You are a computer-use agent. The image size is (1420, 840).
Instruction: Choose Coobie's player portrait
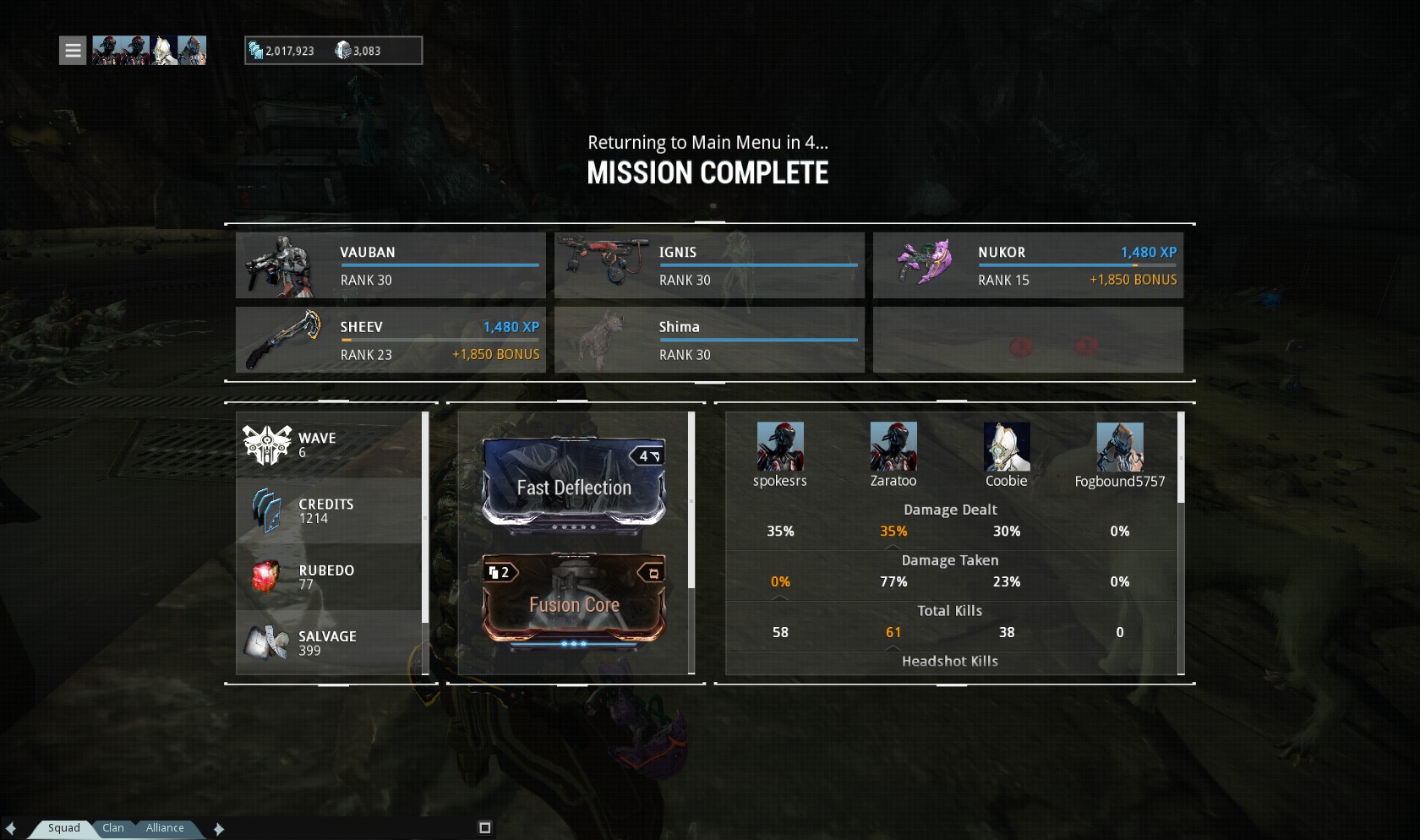coord(1007,446)
